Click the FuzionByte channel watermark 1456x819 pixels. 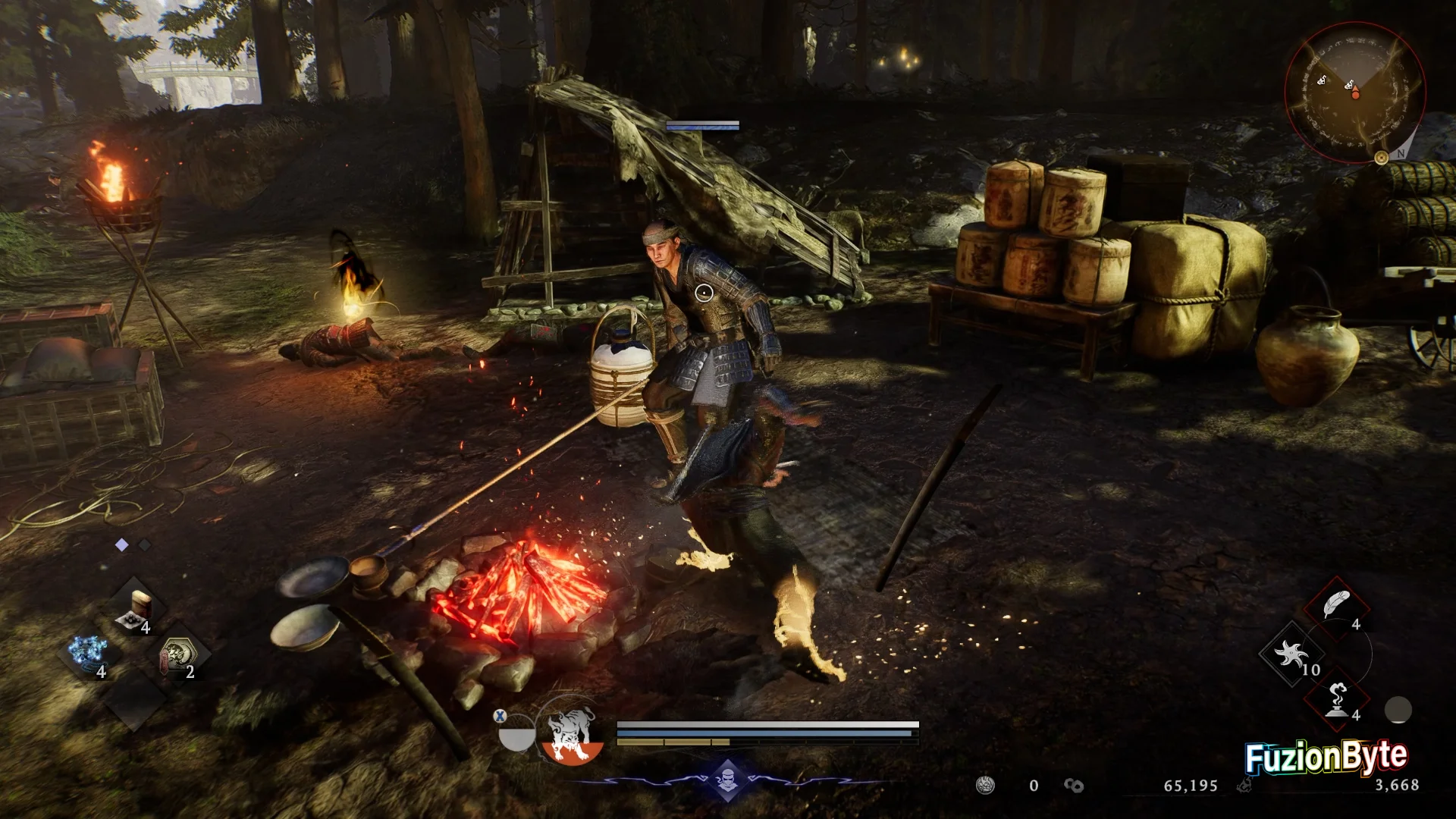pos(1326,757)
